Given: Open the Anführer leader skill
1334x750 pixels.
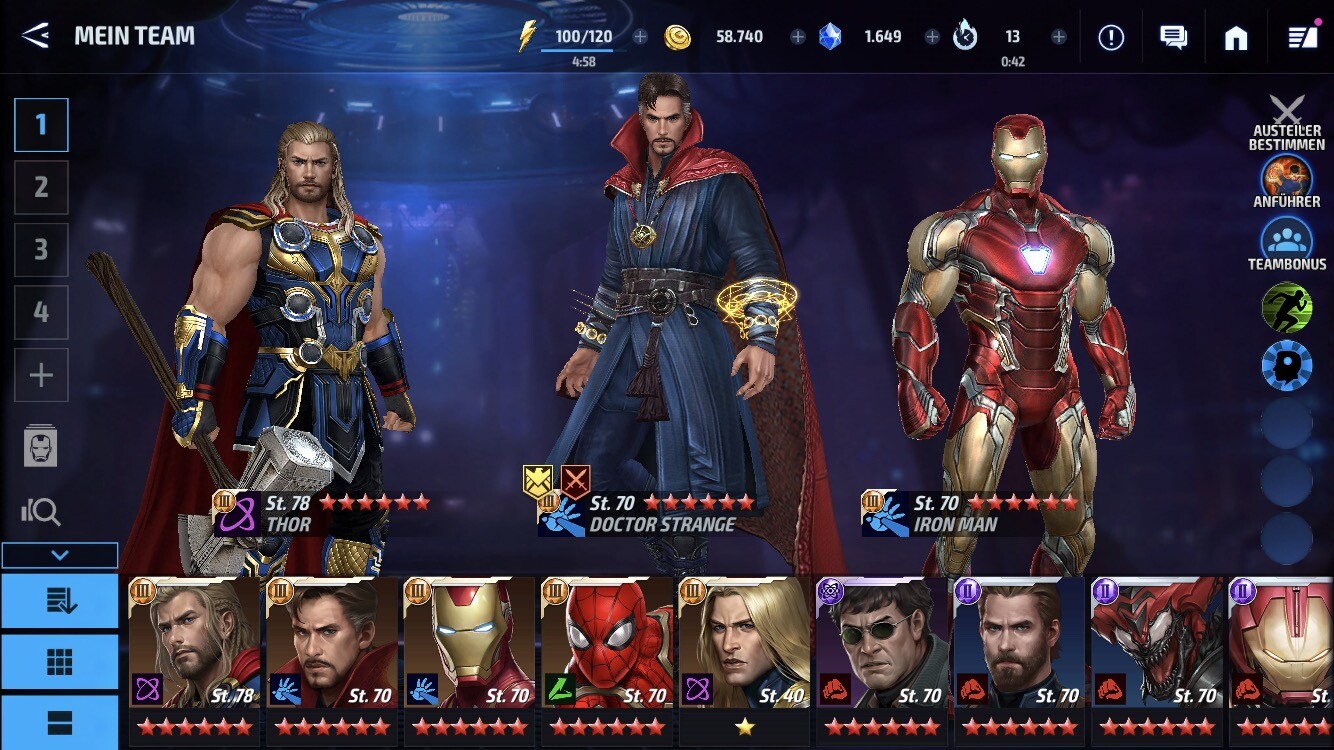Looking at the screenshot, I should (x=1287, y=177).
